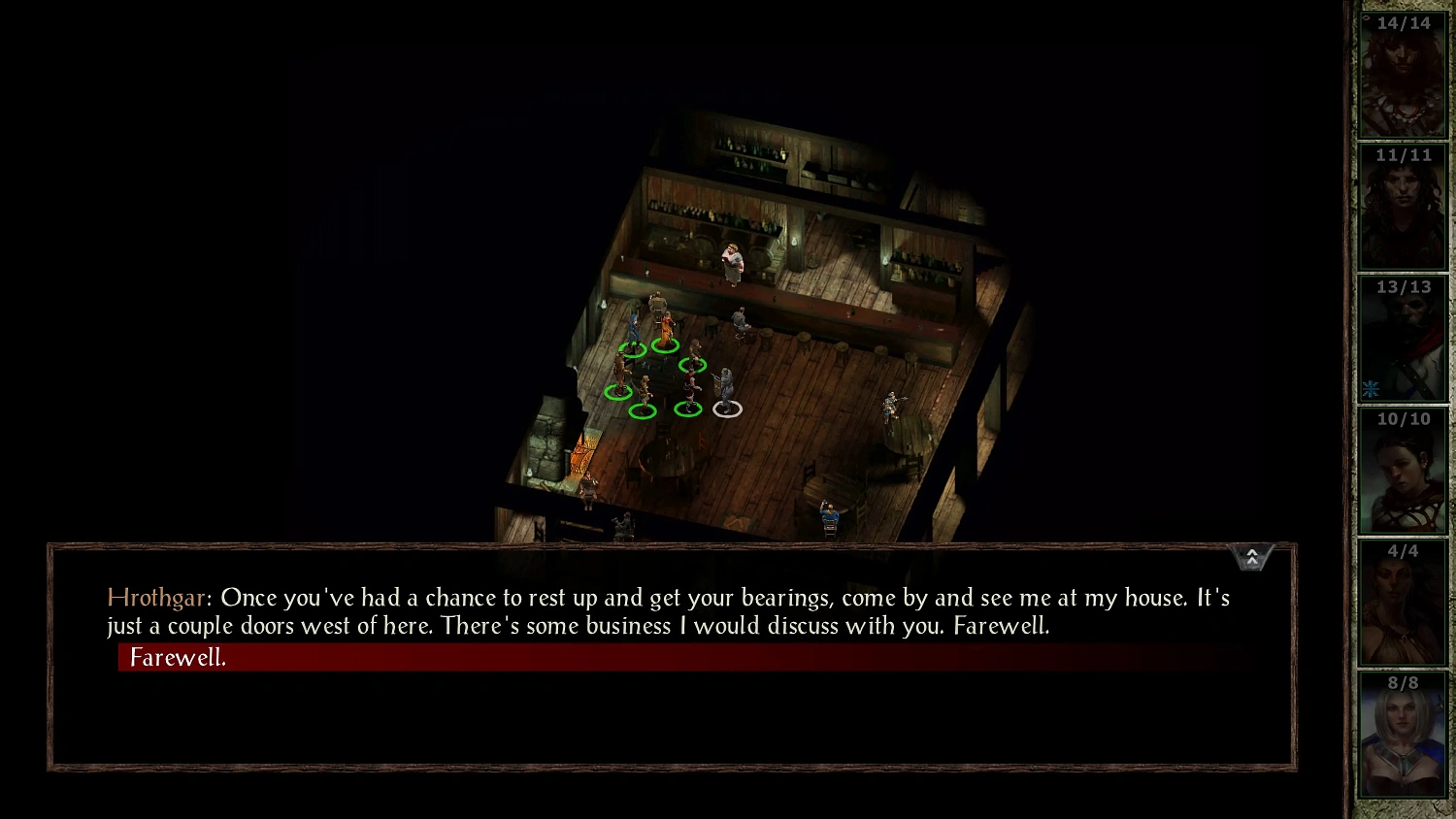Select the 14/14 top party portrait

pyautogui.click(x=1403, y=73)
